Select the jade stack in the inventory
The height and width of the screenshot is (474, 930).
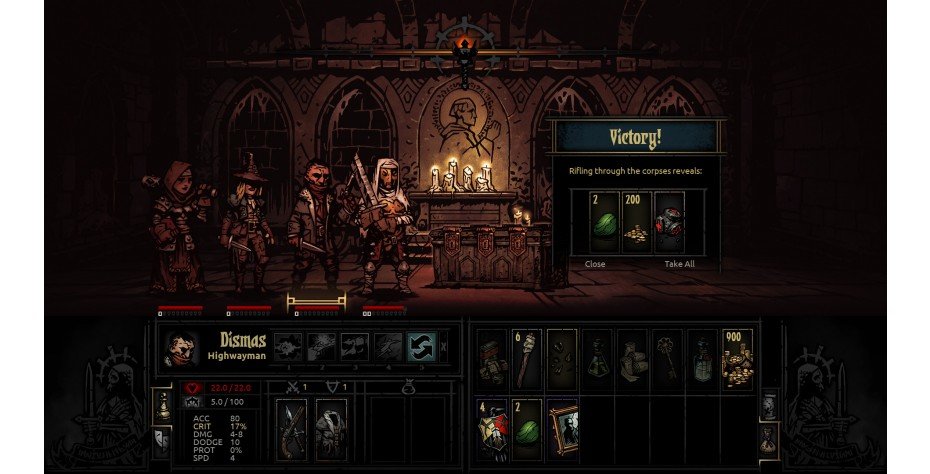[x=527, y=429]
